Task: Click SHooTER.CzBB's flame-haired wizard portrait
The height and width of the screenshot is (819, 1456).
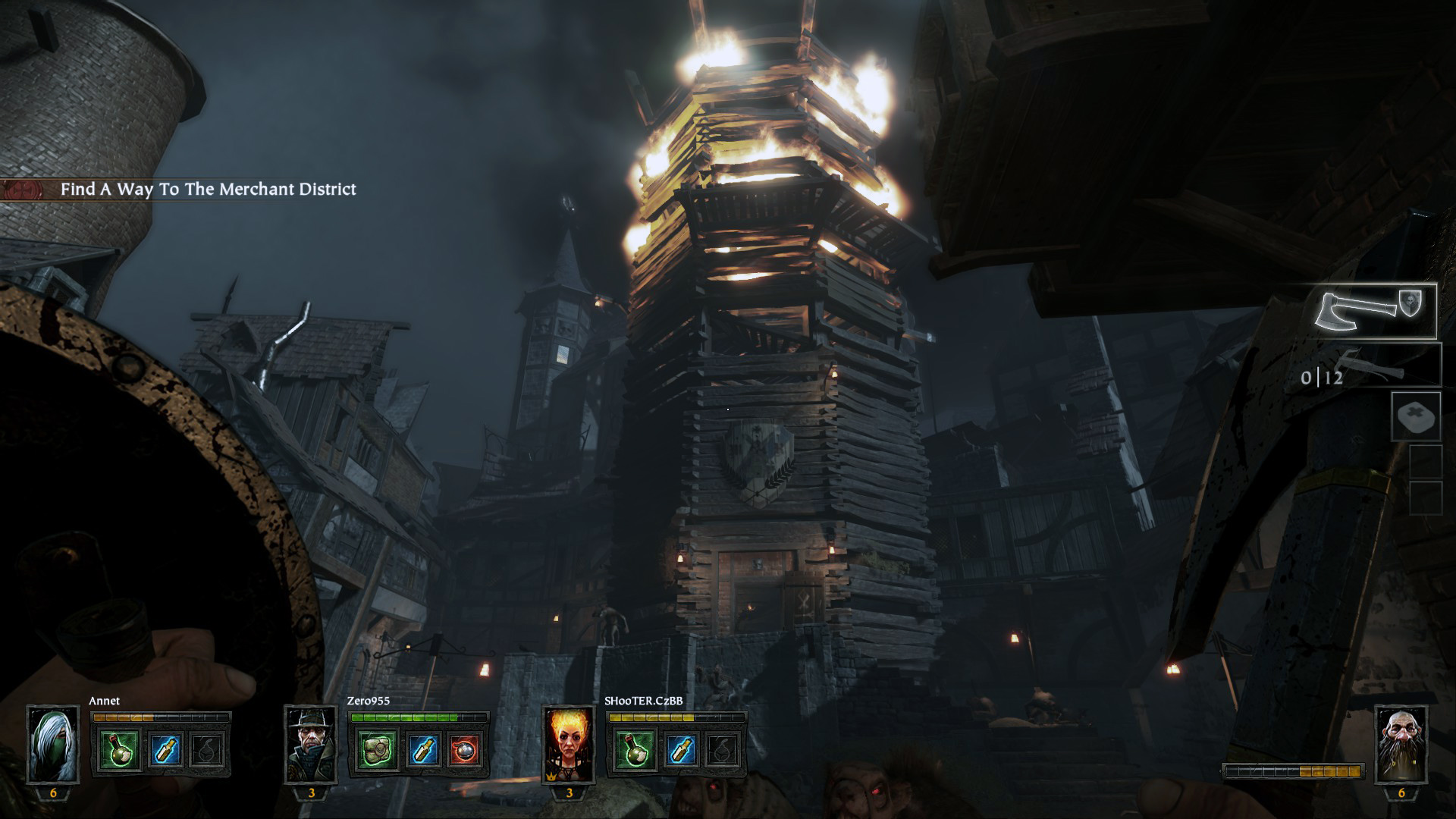Action: (x=569, y=744)
